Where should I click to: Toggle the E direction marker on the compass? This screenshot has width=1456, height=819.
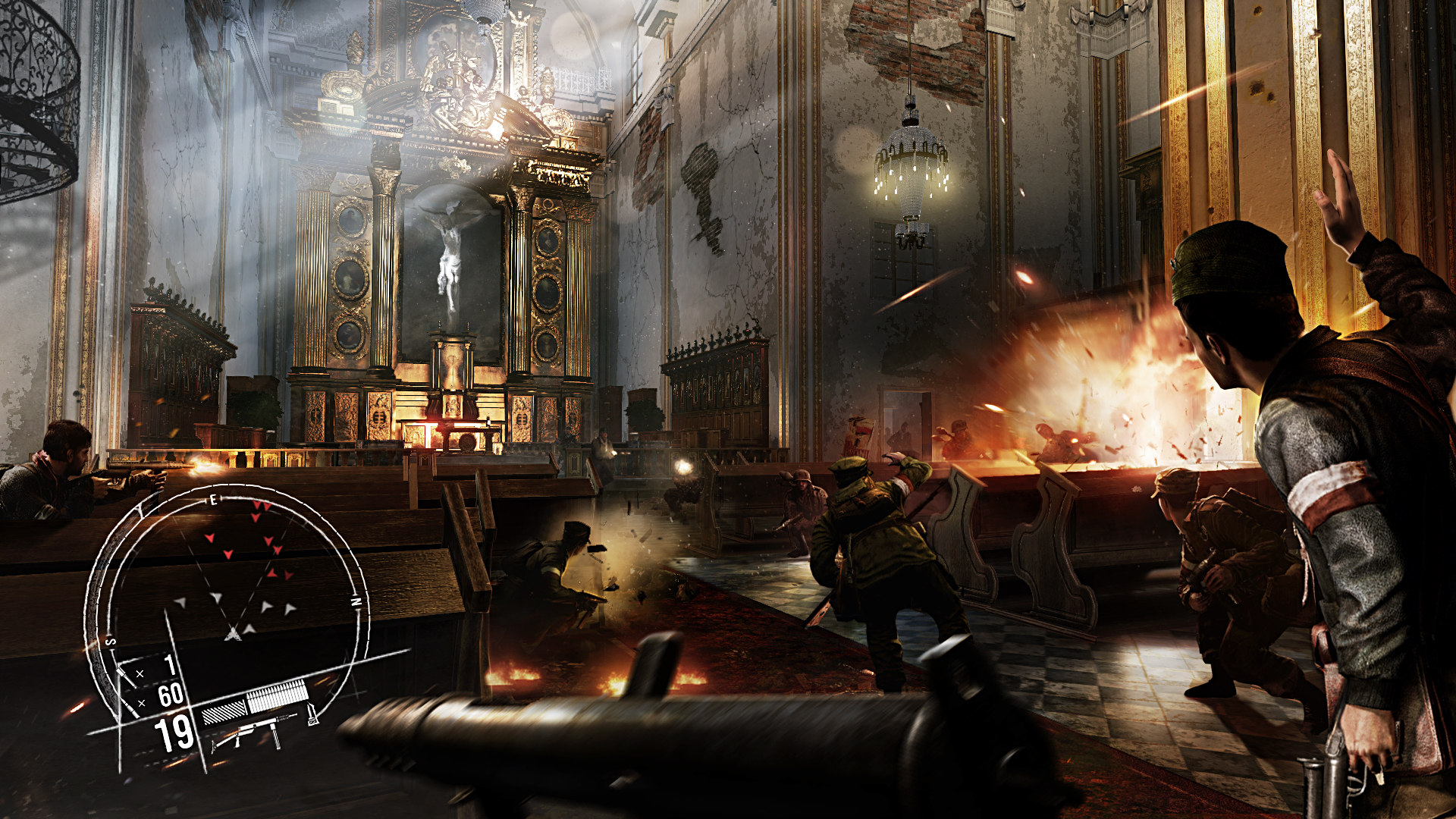tap(213, 500)
